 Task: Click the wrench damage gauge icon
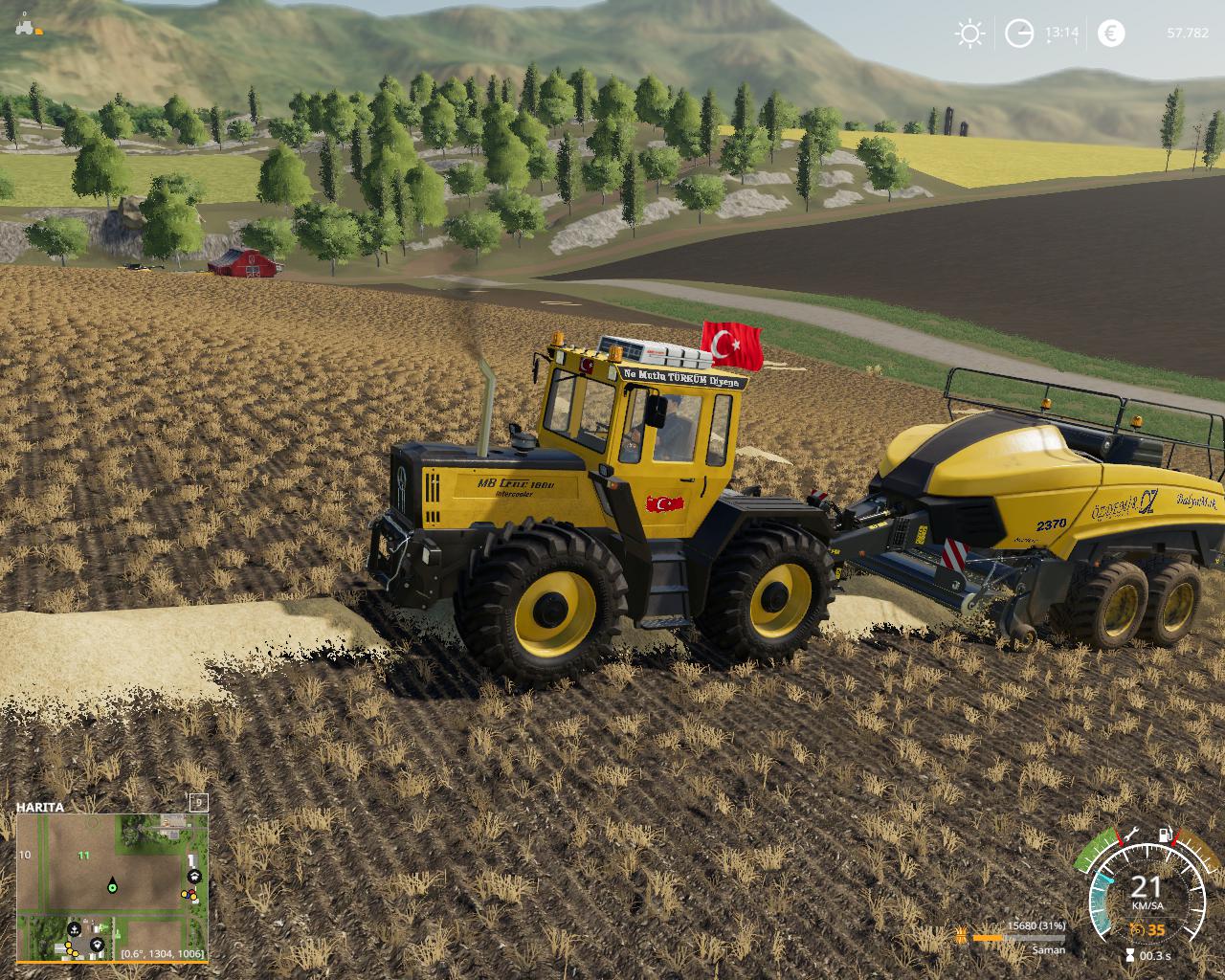(1130, 833)
